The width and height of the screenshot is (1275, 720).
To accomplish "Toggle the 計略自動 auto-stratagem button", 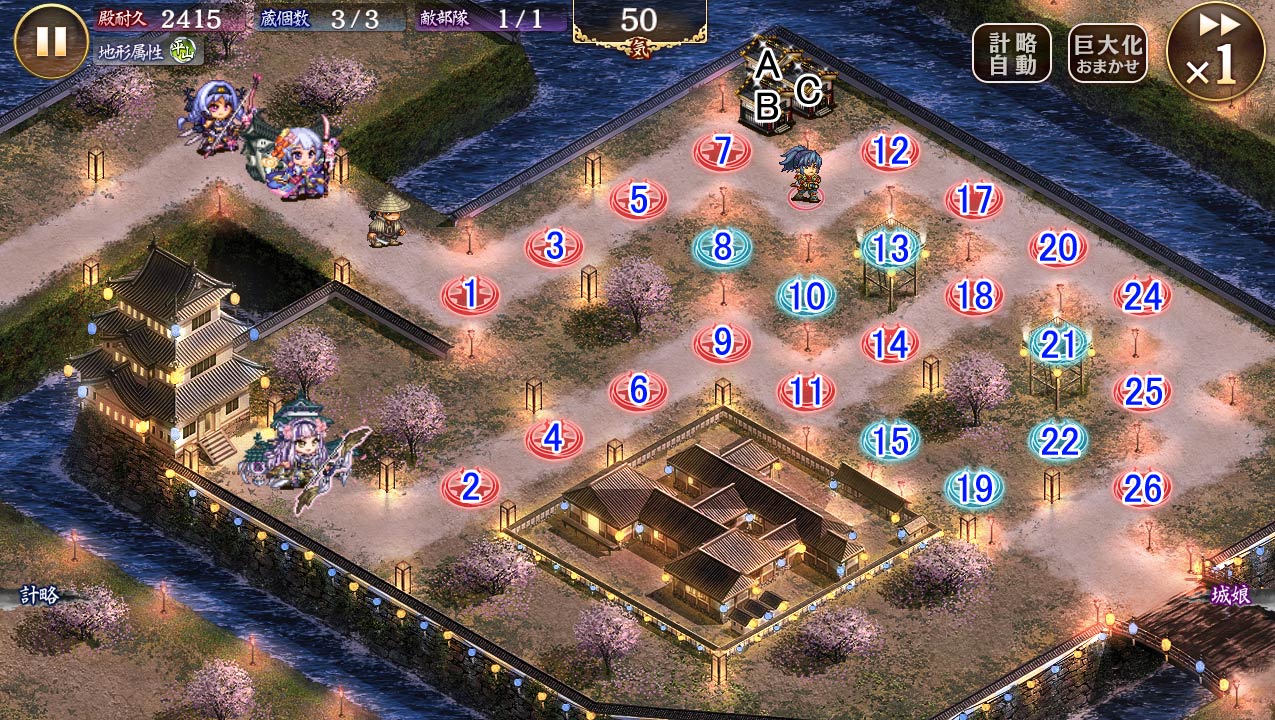I will [1012, 53].
